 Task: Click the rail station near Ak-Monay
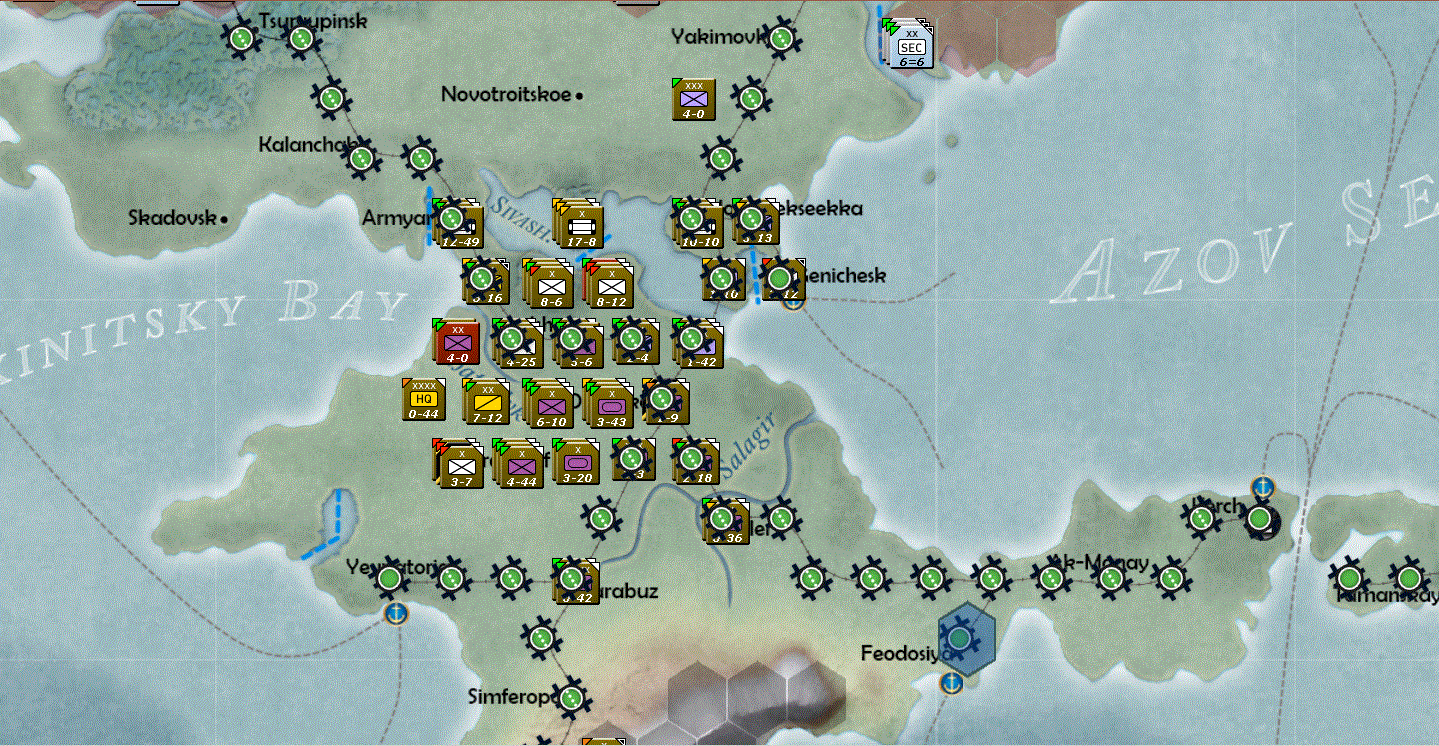tap(1050, 577)
